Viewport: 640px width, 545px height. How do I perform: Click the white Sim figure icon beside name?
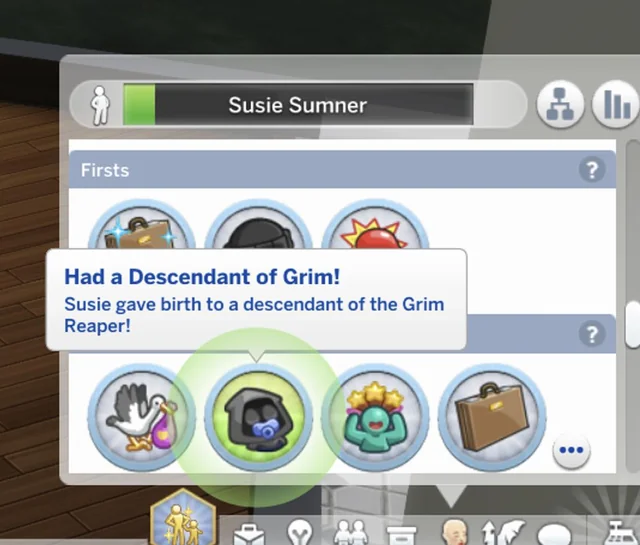(x=98, y=105)
